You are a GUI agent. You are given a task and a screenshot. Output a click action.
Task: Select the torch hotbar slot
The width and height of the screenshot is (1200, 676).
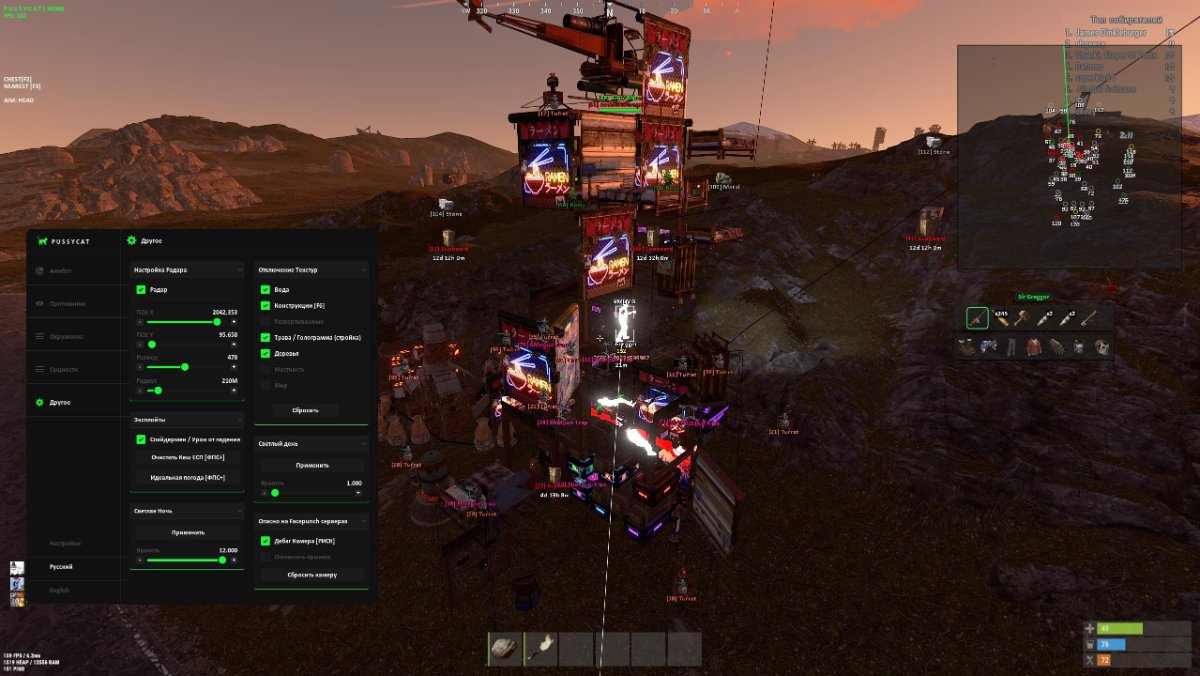click(540, 649)
